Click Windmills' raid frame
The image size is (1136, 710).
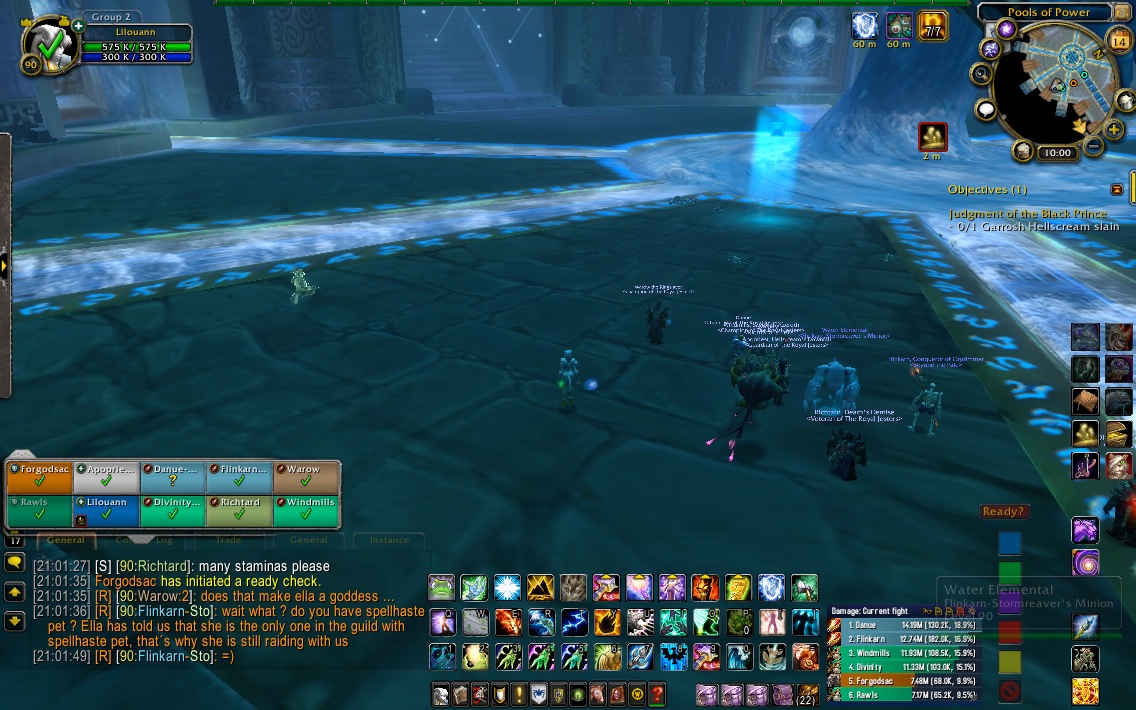(306, 510)
